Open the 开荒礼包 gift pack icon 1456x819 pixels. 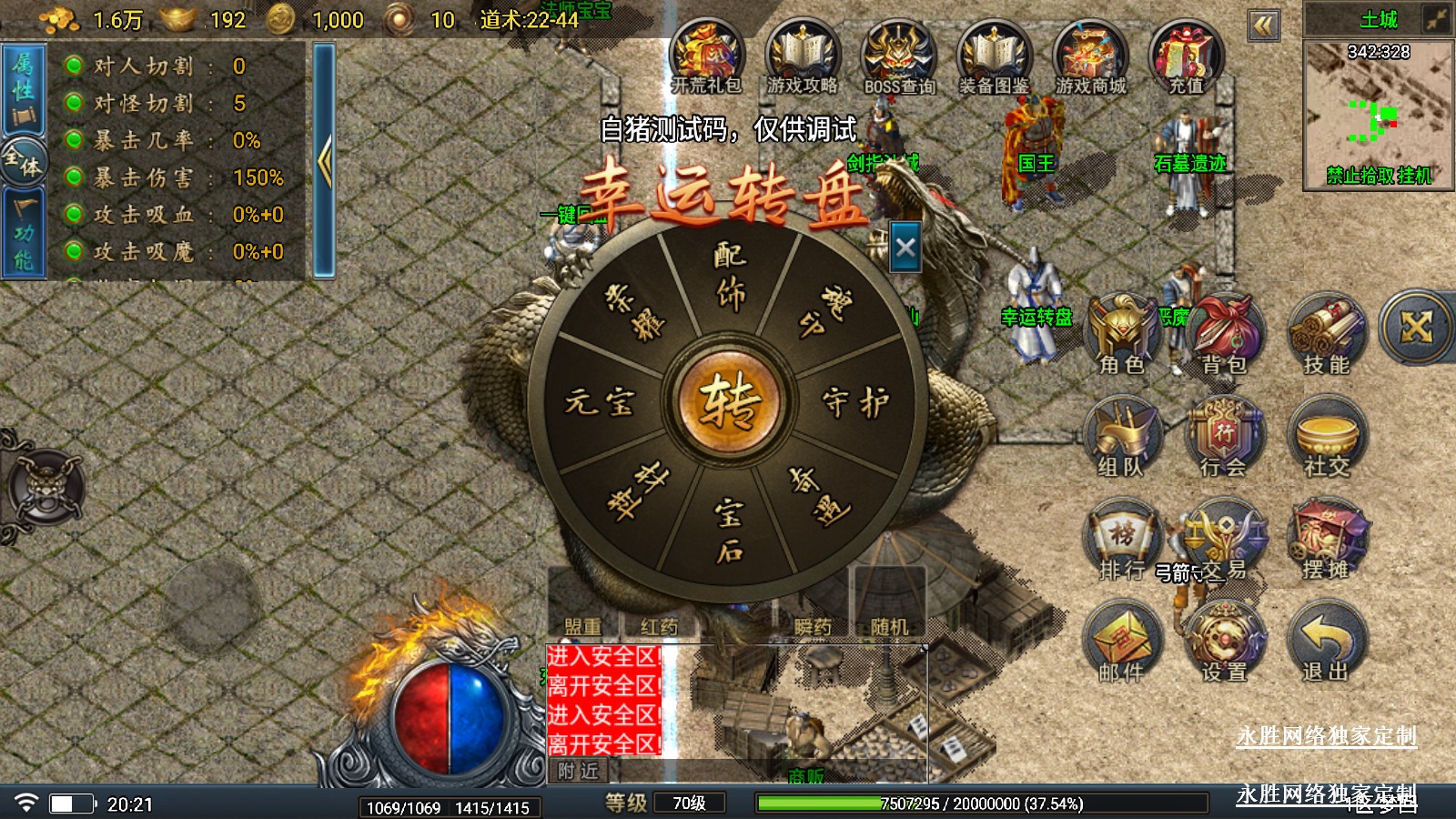707,57
